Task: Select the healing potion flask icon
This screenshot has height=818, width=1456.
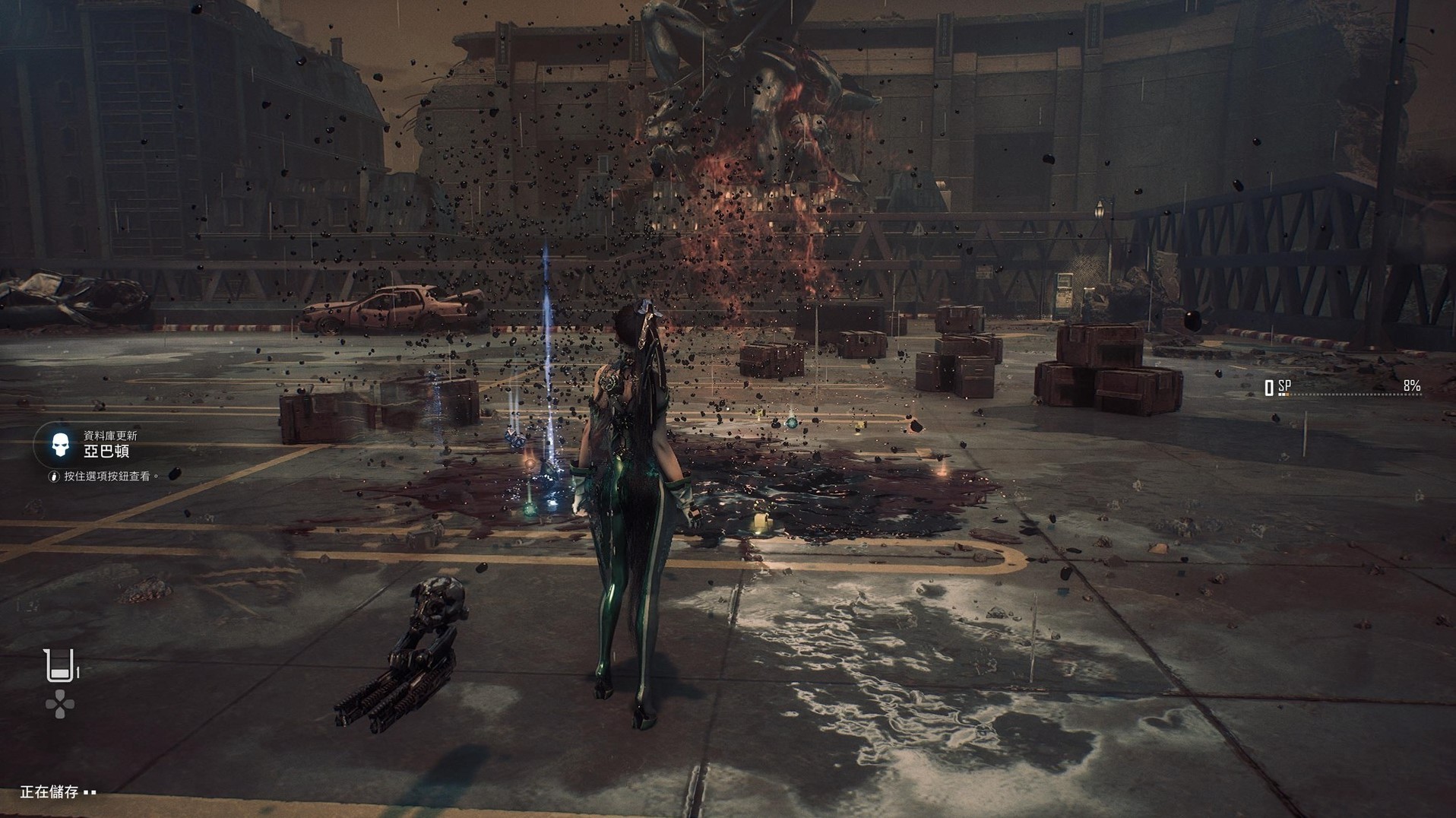Action: point(60,666)
